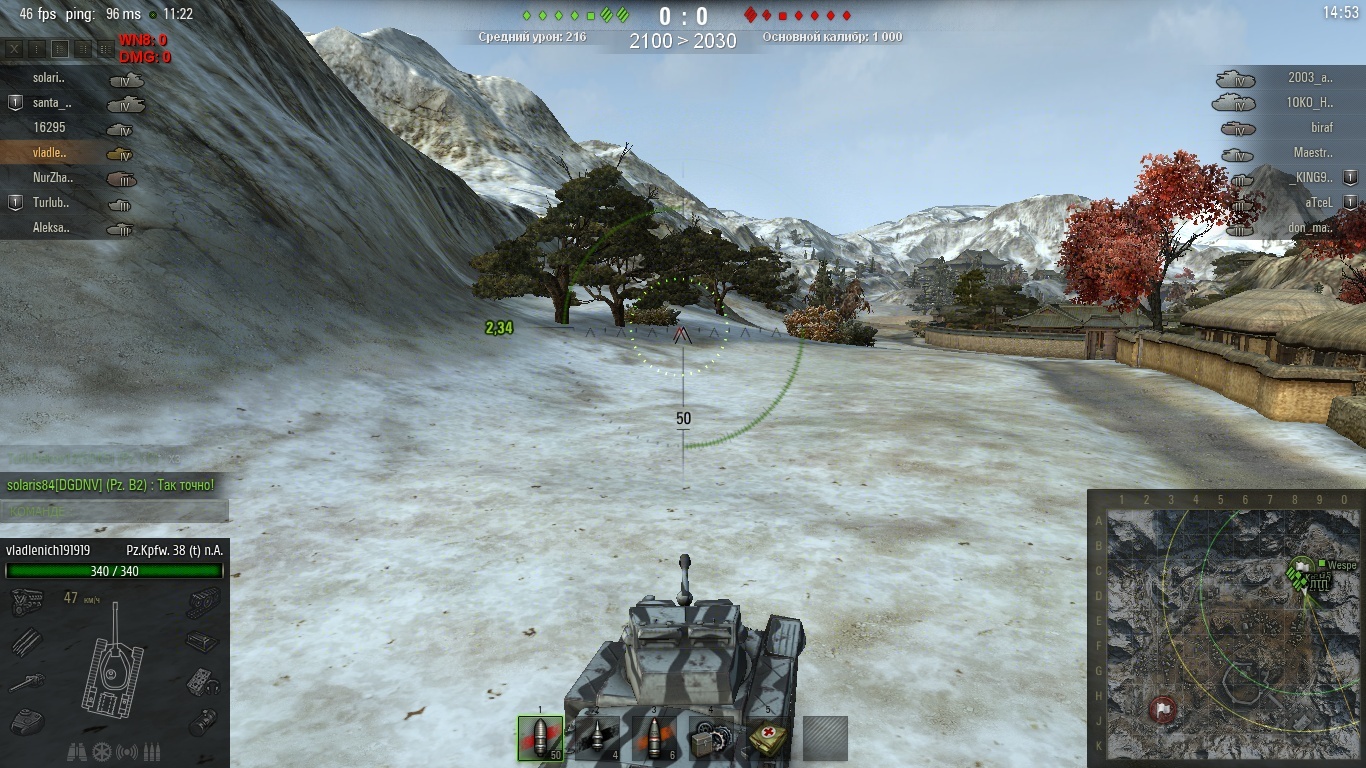The height and width of the screenshot is (768, 1366).
Task: Click the turret module icon in damage panel
Action: coord(26,721)
